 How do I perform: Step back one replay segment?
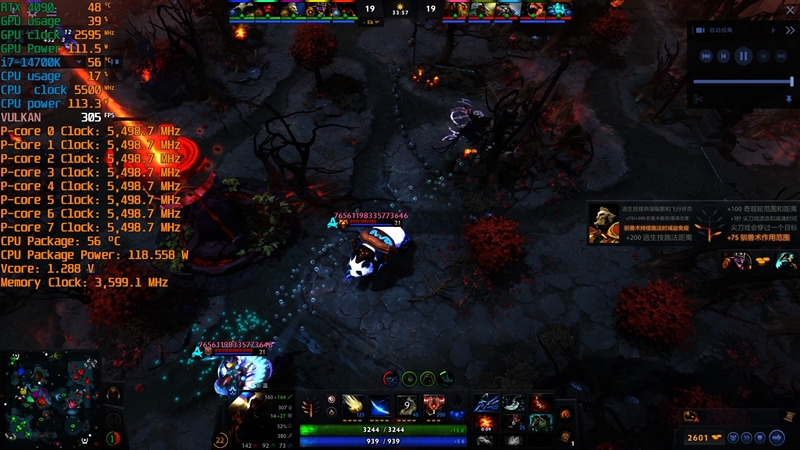[724, 57]
